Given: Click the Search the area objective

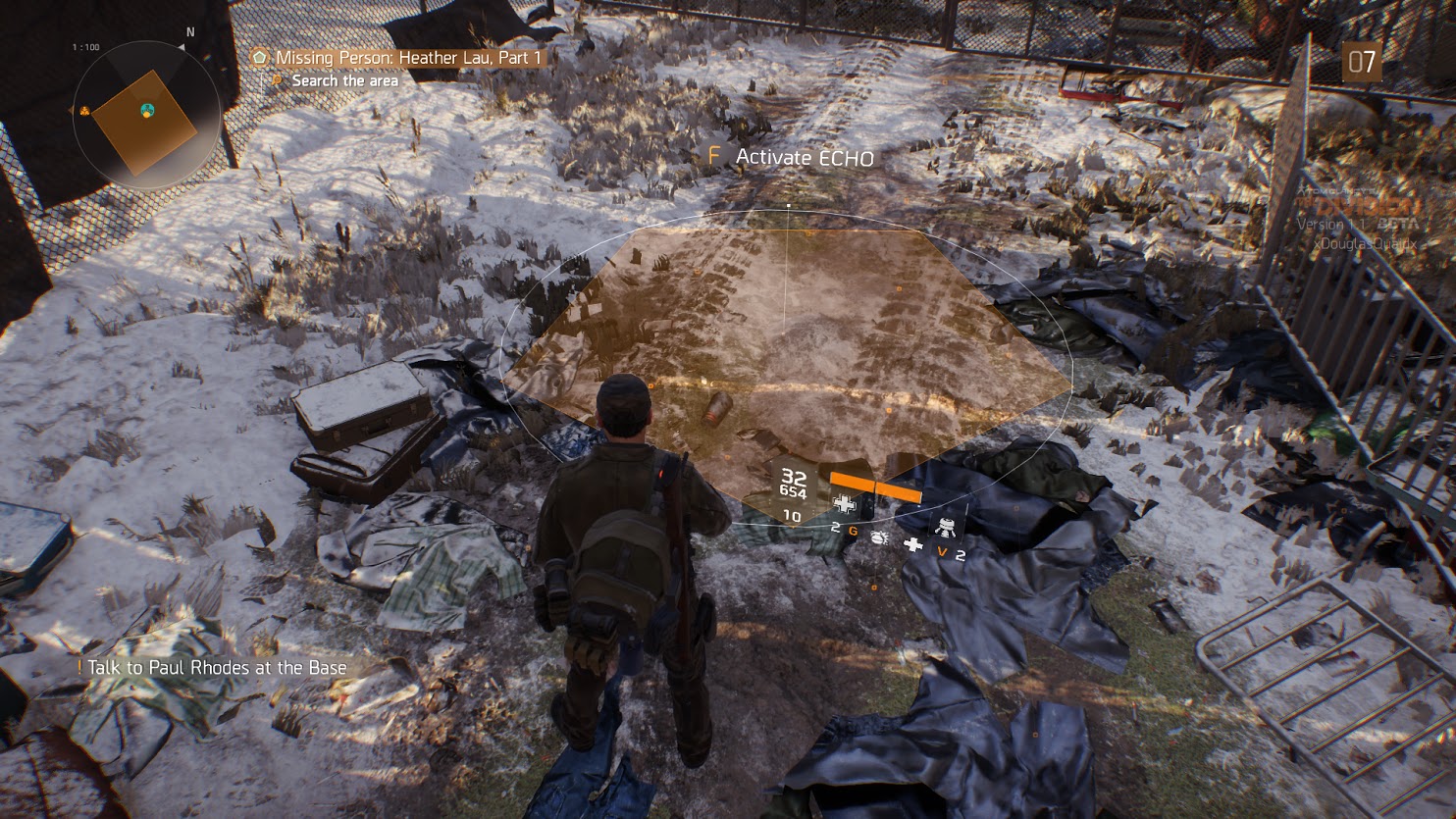Looking at the screenshot, I should coord(344,81).
